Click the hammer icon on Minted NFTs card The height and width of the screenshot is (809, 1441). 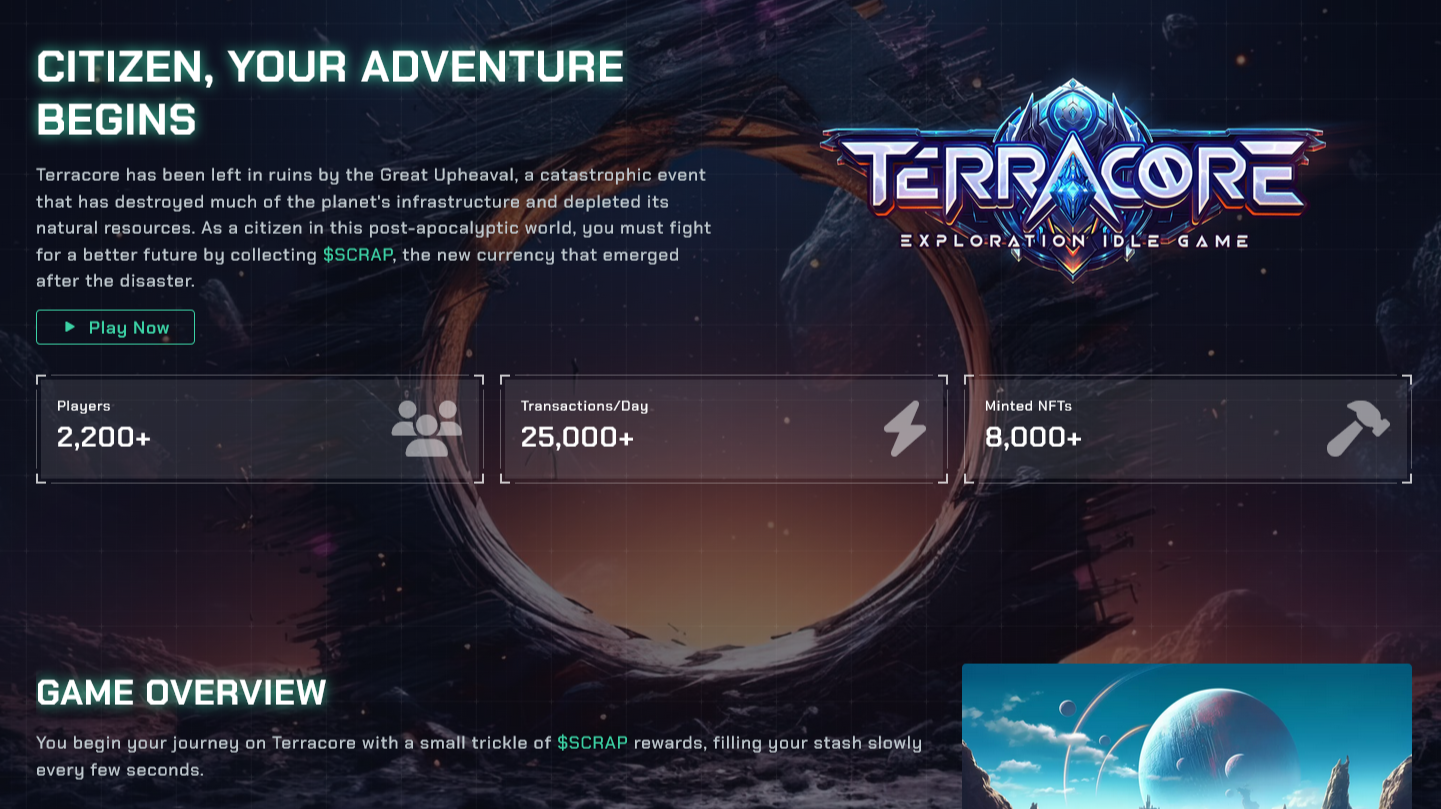(x=1360, y=428)
